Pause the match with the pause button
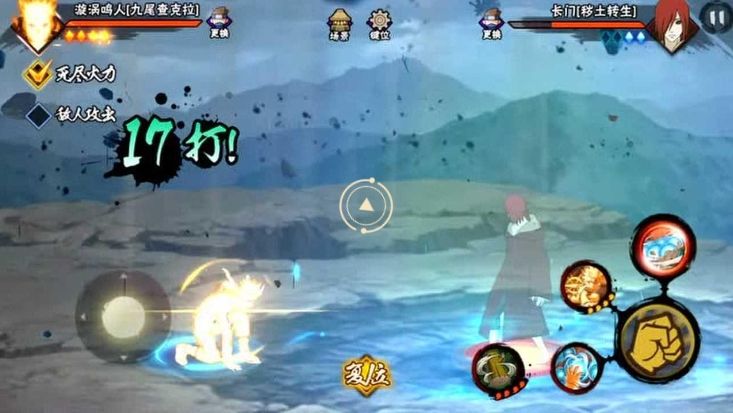Image resolution: width=733 pixels, height=413 pixels. [714, 17]
